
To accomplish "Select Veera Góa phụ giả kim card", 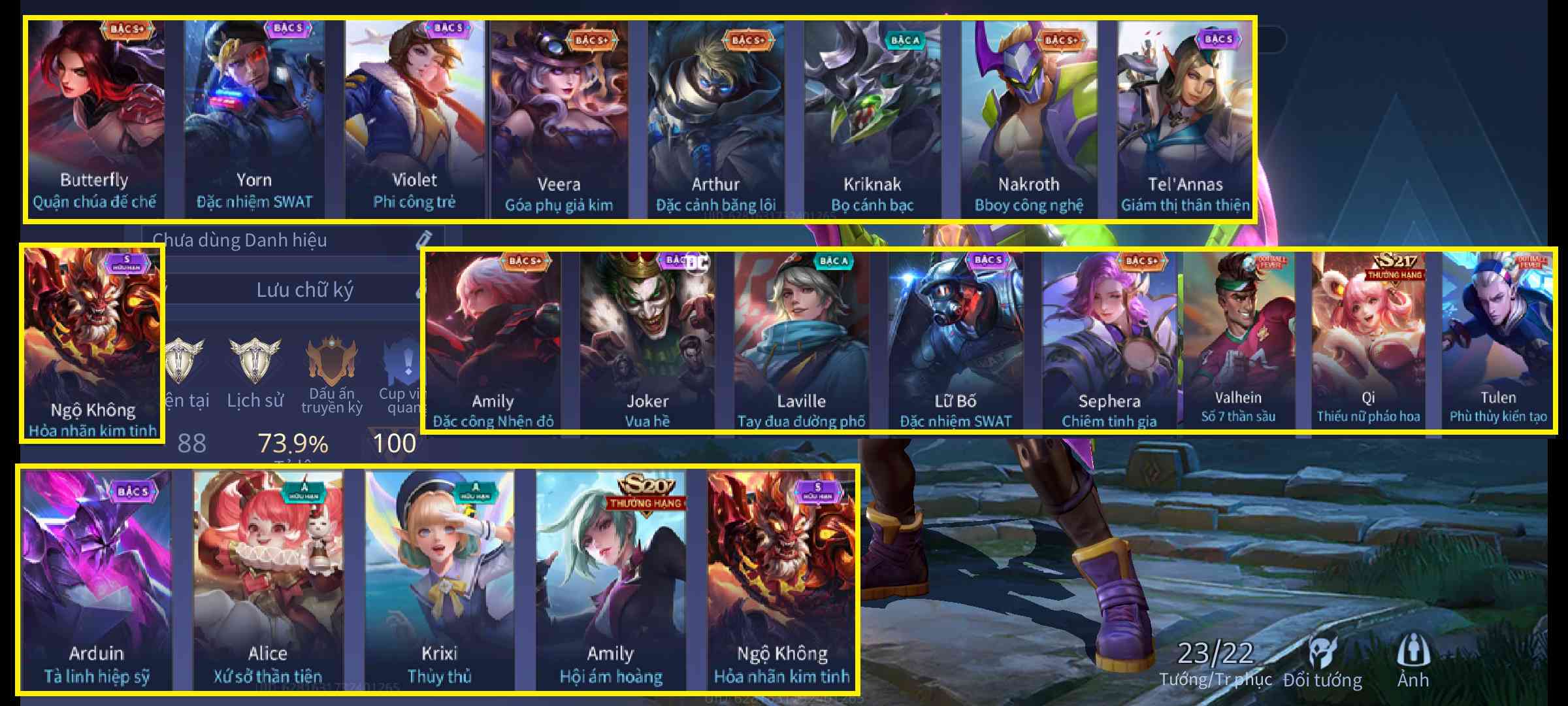I will click(559, 118).
